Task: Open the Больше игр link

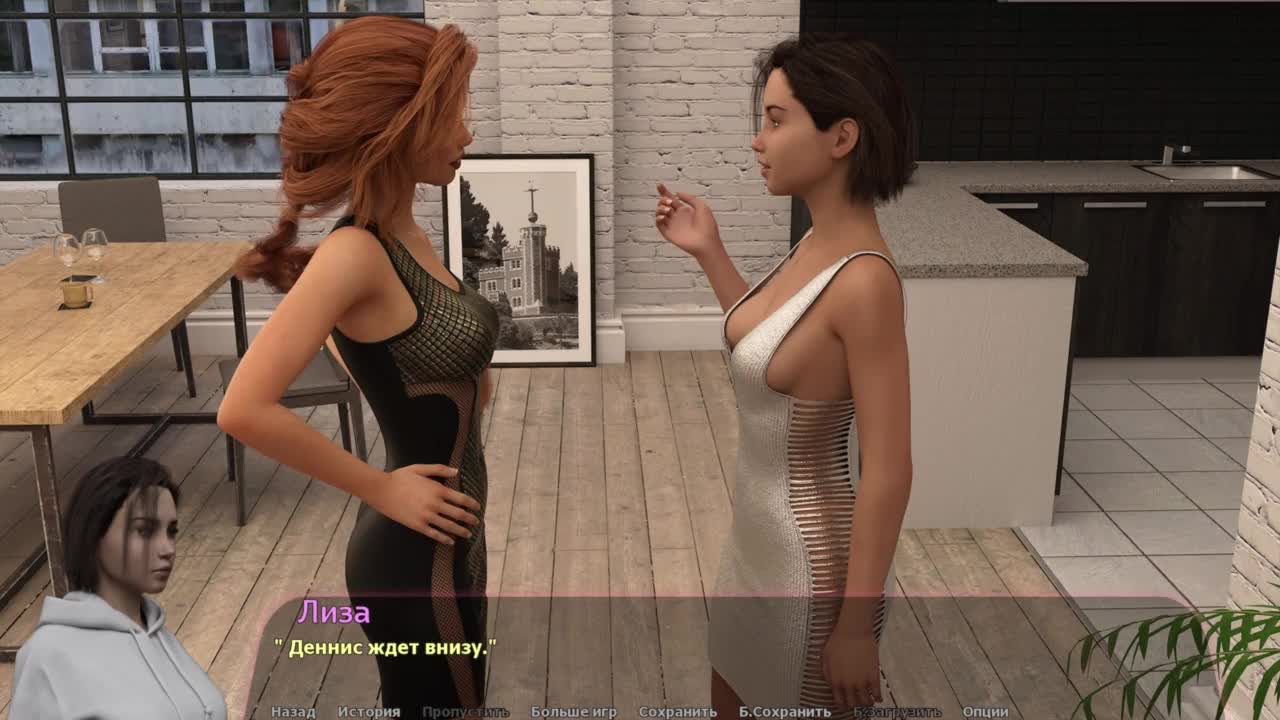Action: pyautogui.click(x=574, y=712)
